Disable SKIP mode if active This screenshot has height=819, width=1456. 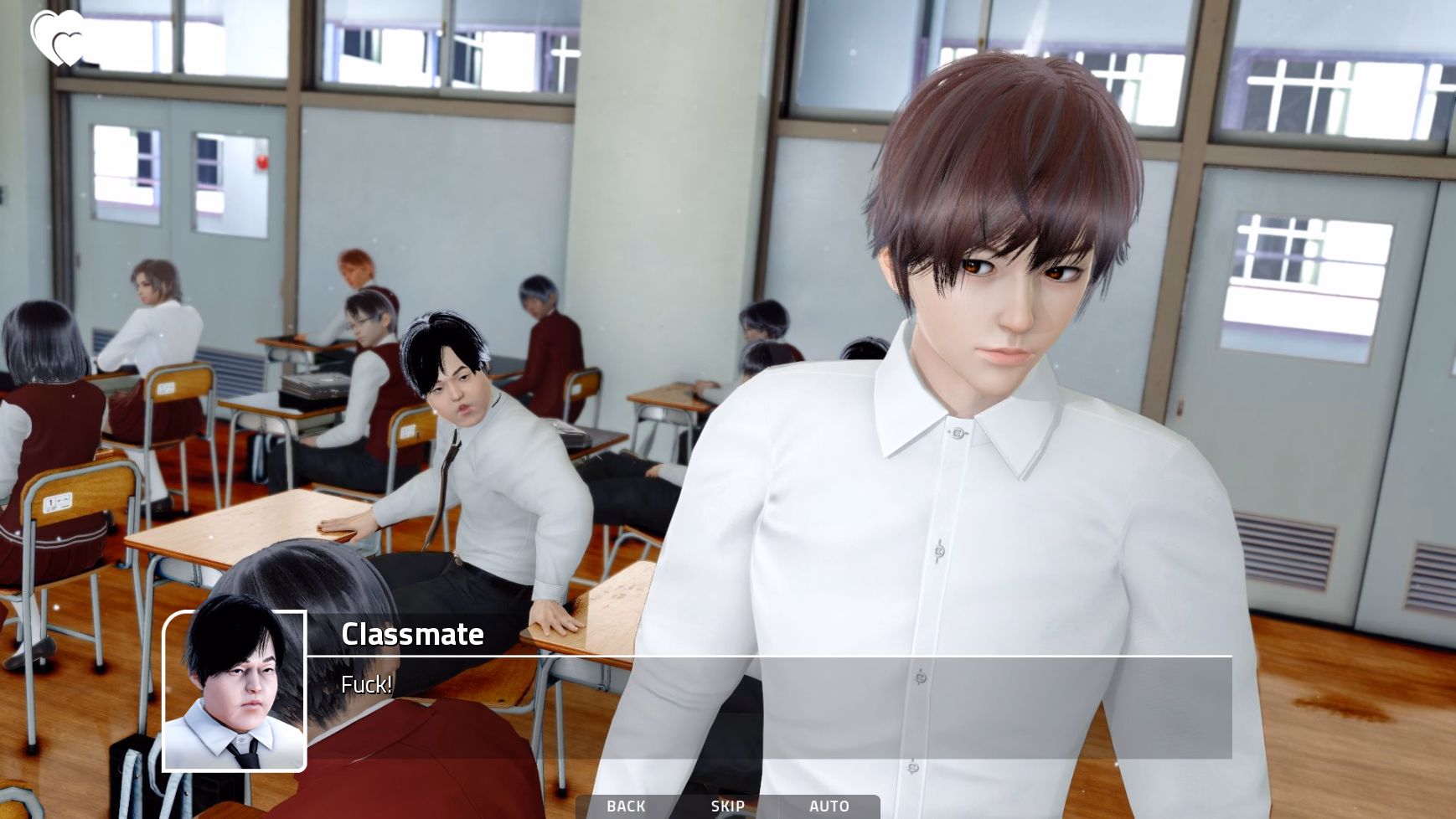click(727, 806)
